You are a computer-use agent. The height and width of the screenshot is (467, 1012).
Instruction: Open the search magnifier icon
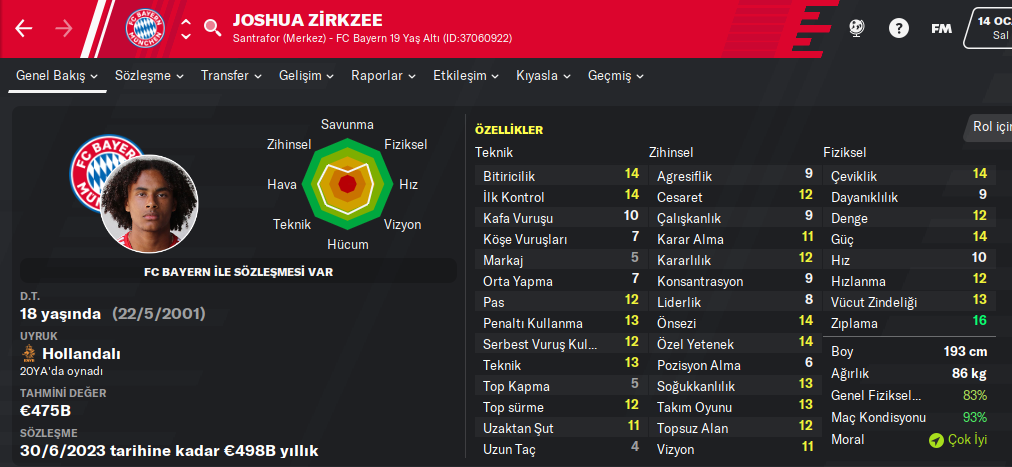pos(212,28)
